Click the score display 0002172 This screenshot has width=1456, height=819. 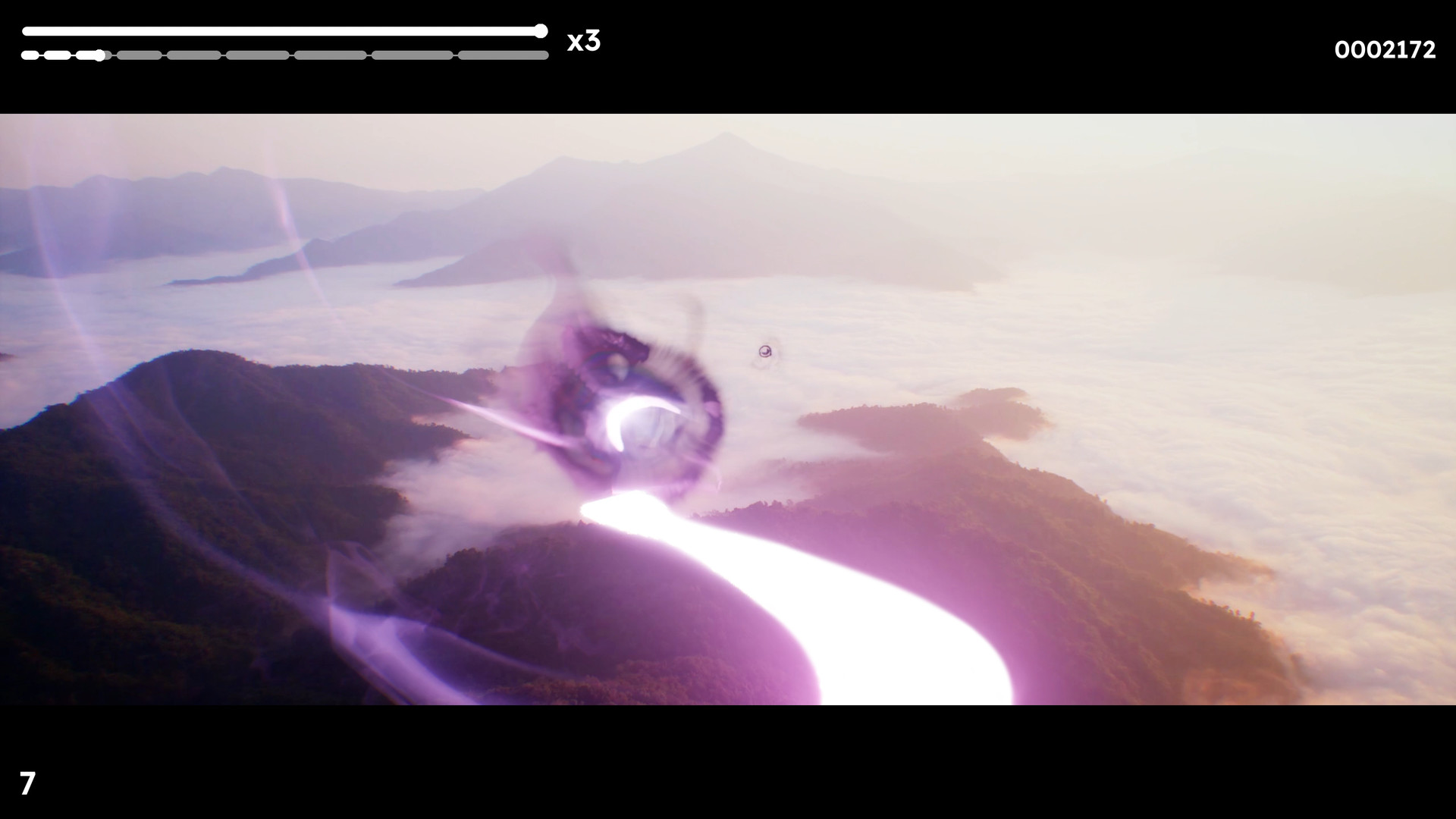(1385, 49)
